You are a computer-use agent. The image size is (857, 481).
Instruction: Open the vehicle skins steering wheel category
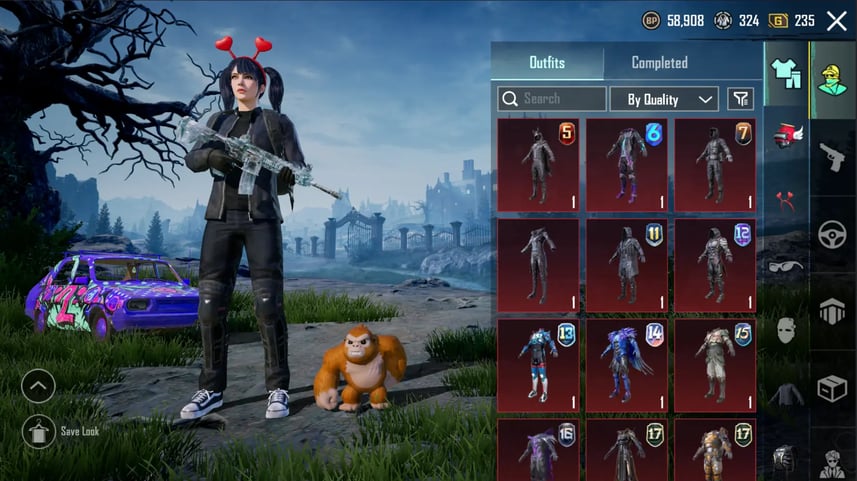pyautogui.click(x=832, y=234)
